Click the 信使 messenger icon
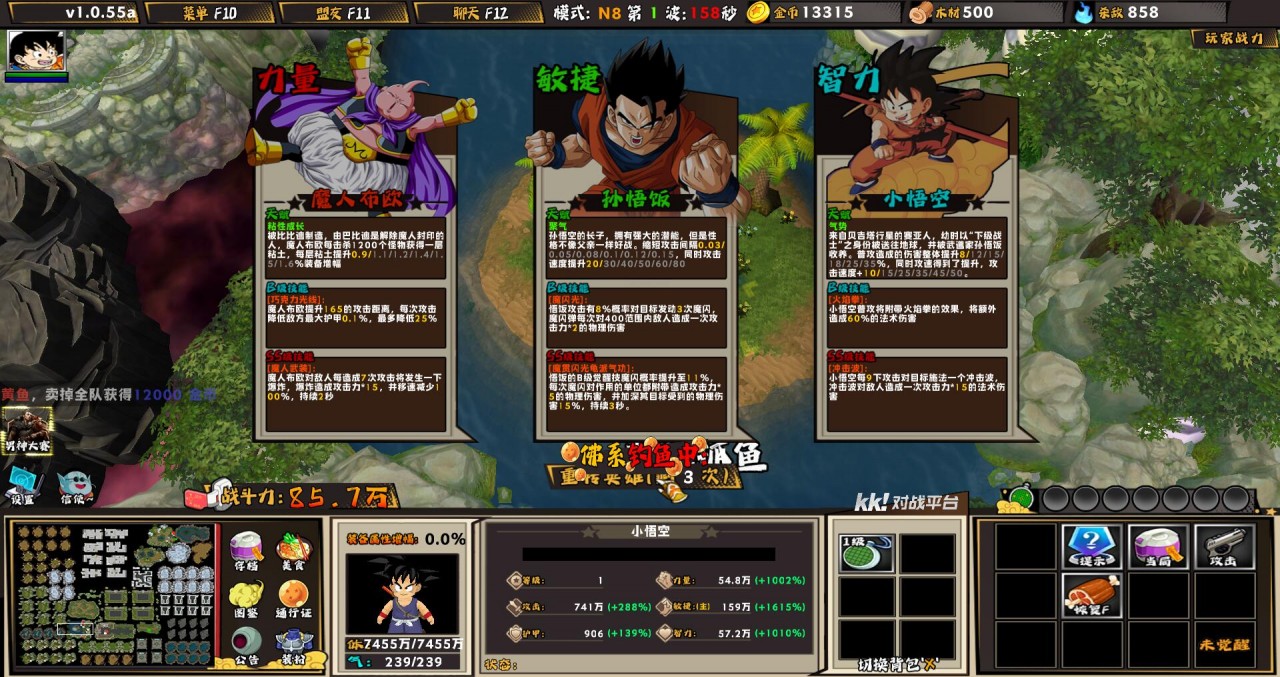 [72, 486]
